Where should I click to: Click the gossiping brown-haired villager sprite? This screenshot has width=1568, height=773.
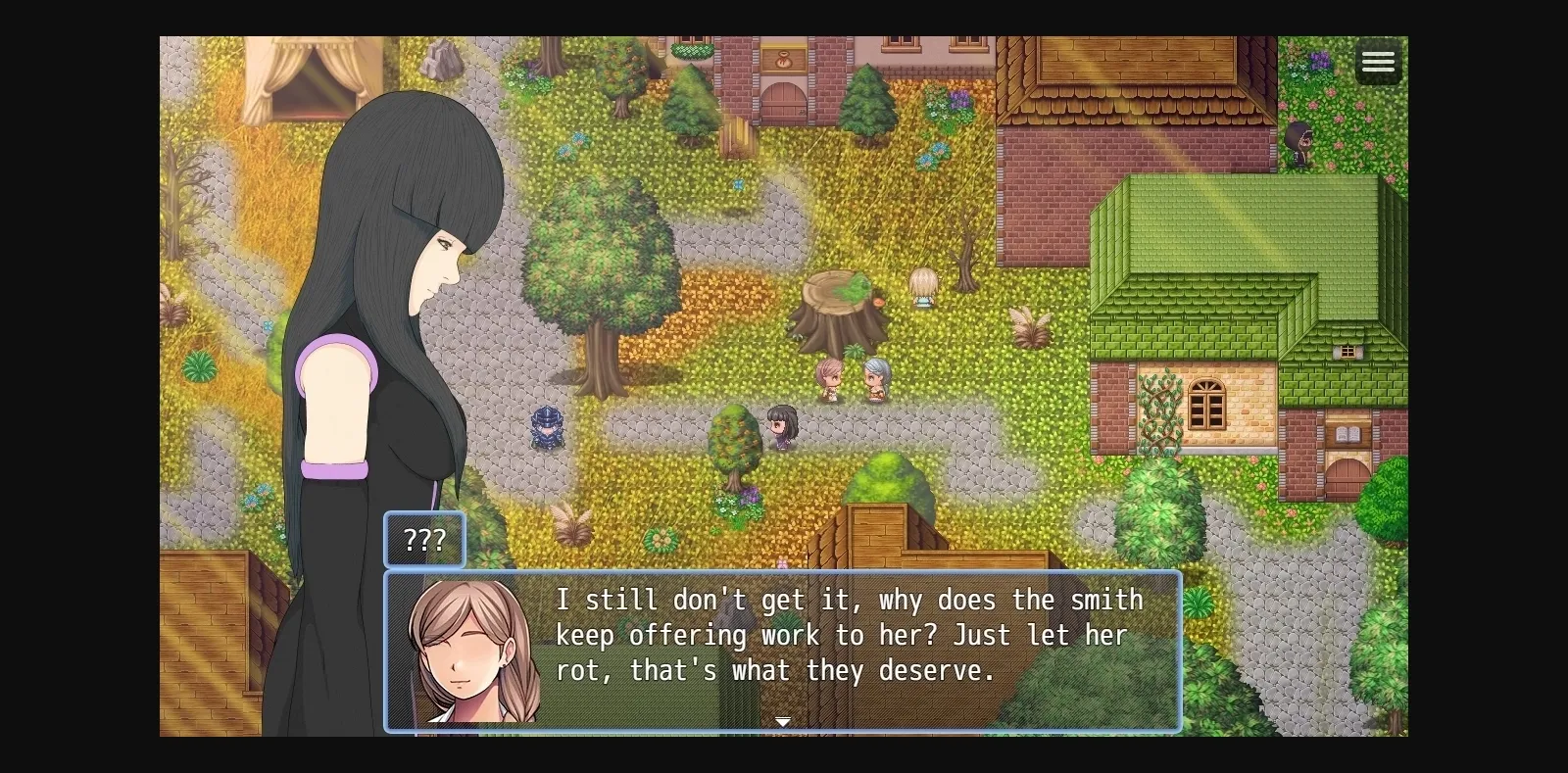[x=828, y=377]
